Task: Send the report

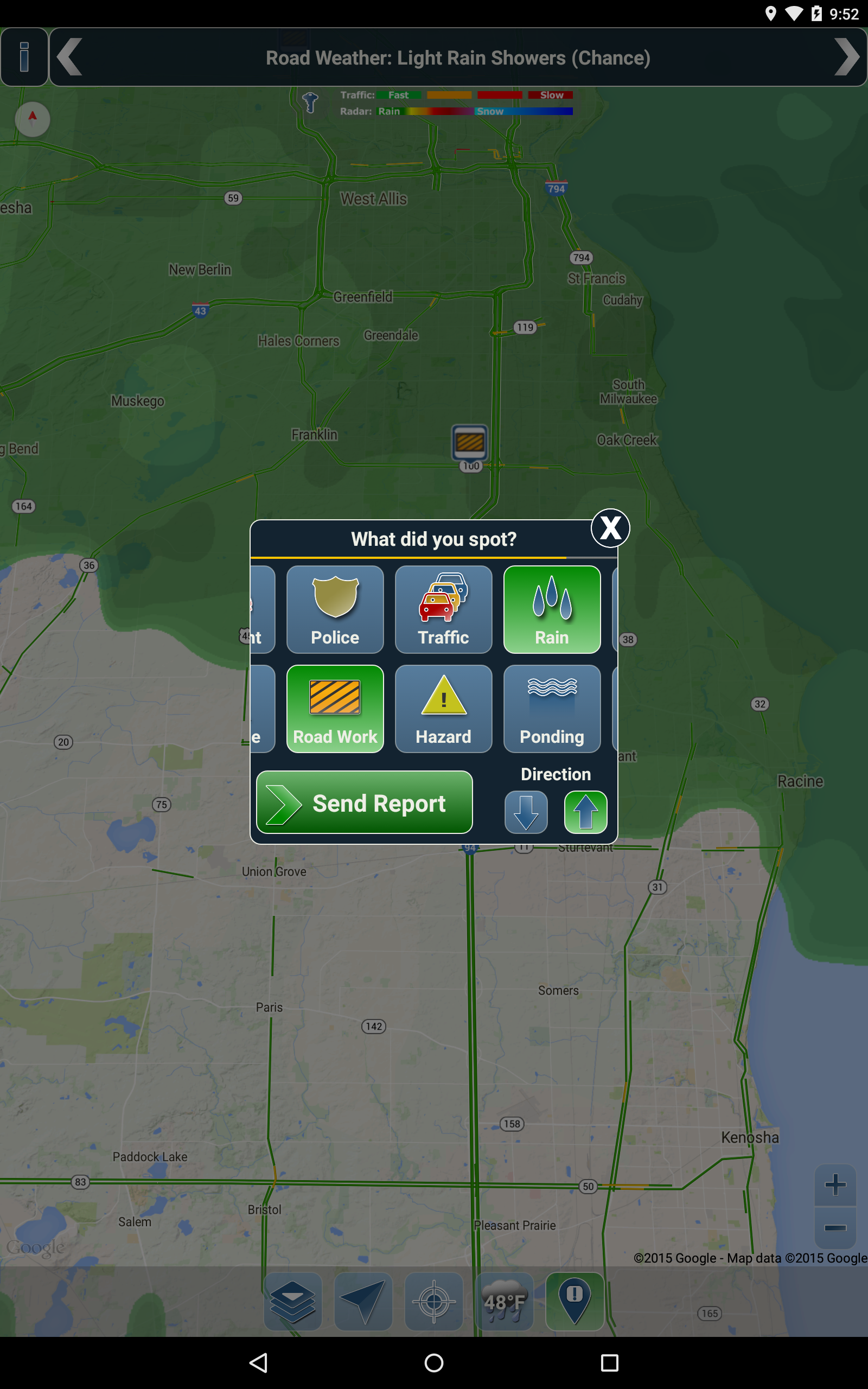Action: 364,802
